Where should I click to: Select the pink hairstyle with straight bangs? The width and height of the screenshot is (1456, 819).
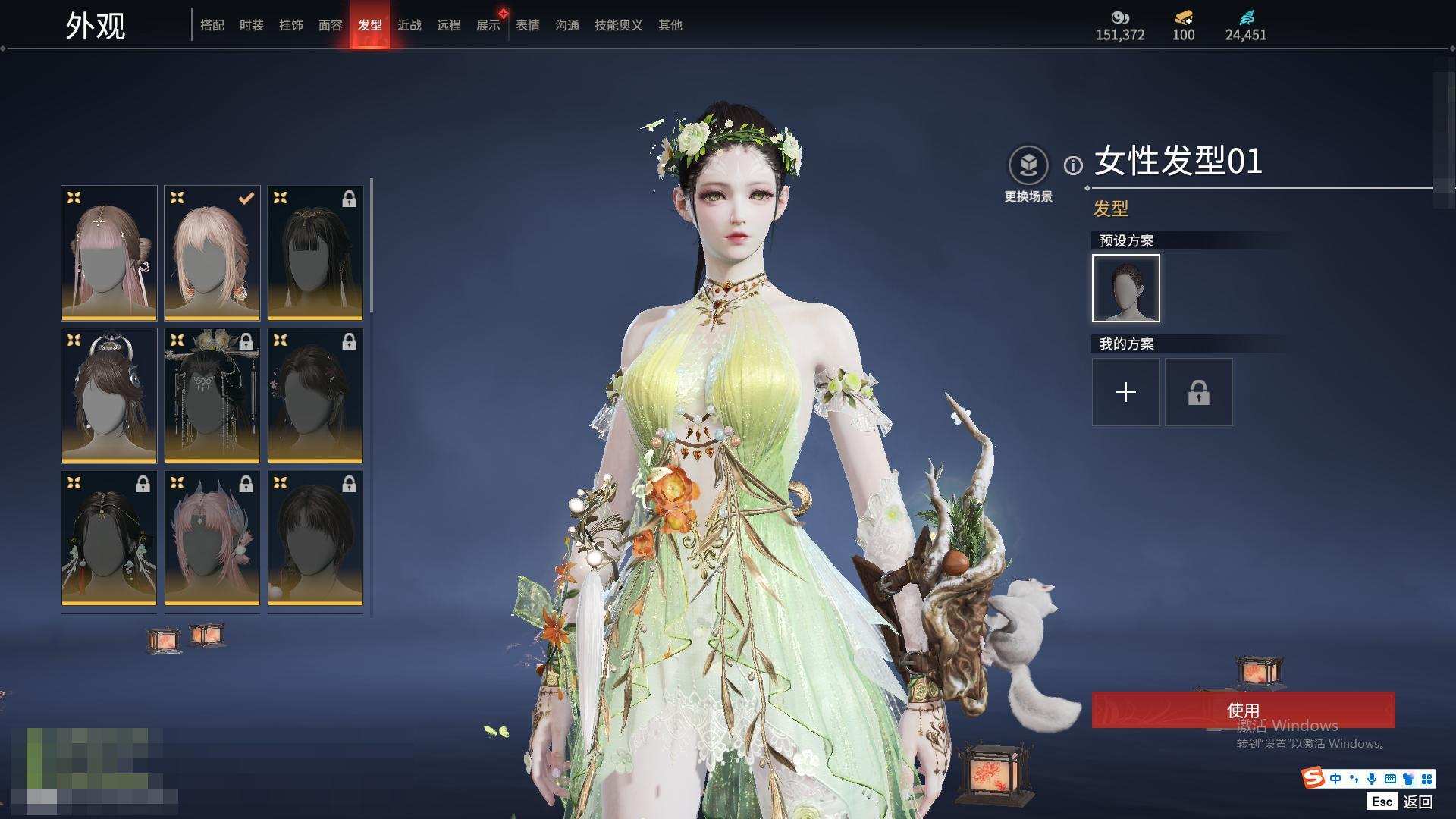pyautogui.click(x=109, y=253)
